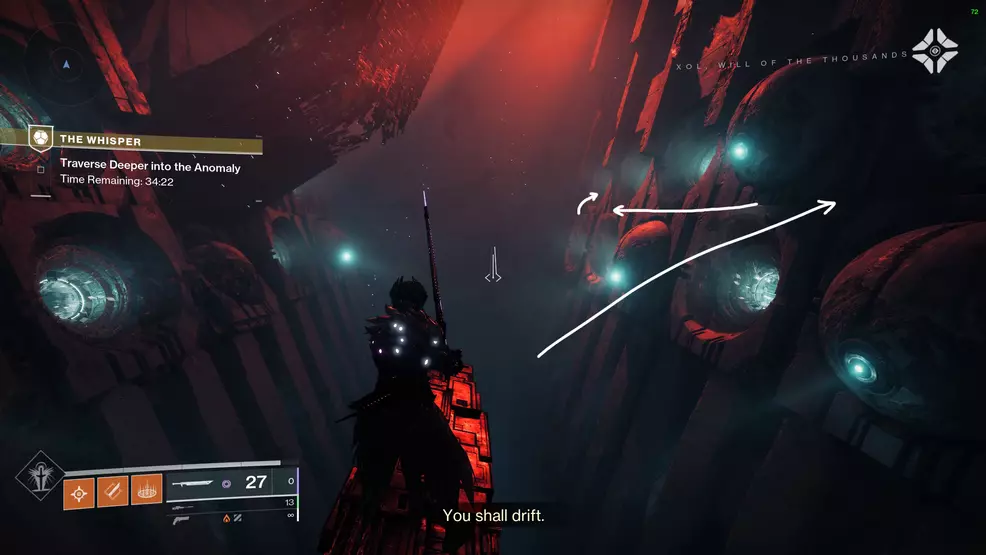Click the Xol boss emblem icon
Viewport: 986px width, 555px height.
pos(934,50)
